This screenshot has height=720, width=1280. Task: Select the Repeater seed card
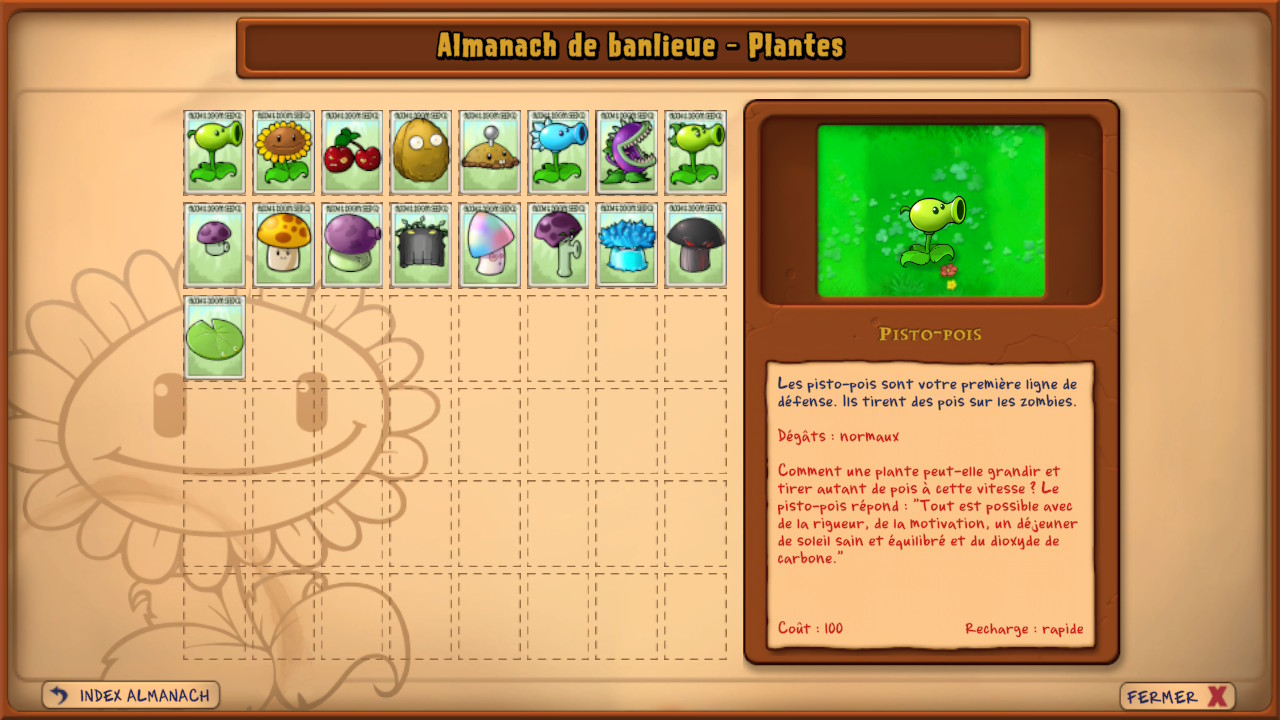[696, 152]
